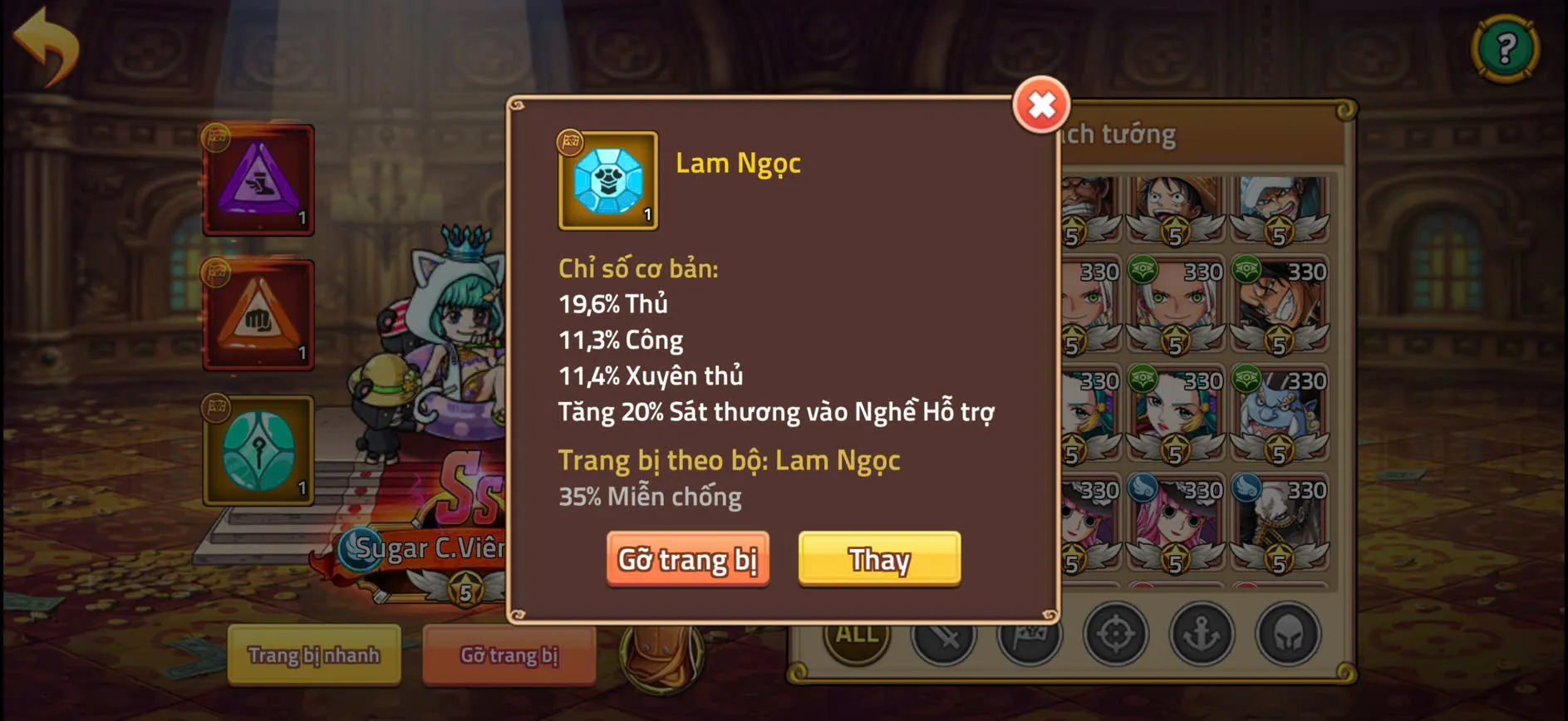Select the teal round gem slot

tap(258, 451)
